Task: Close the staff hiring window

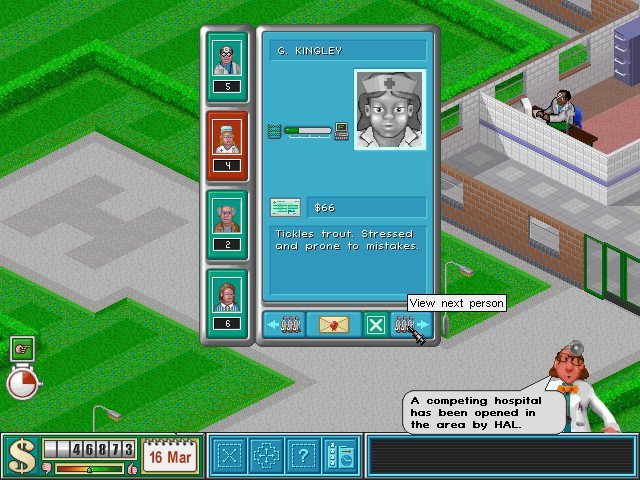Action: pyautogui.click(x=375, y=325)
